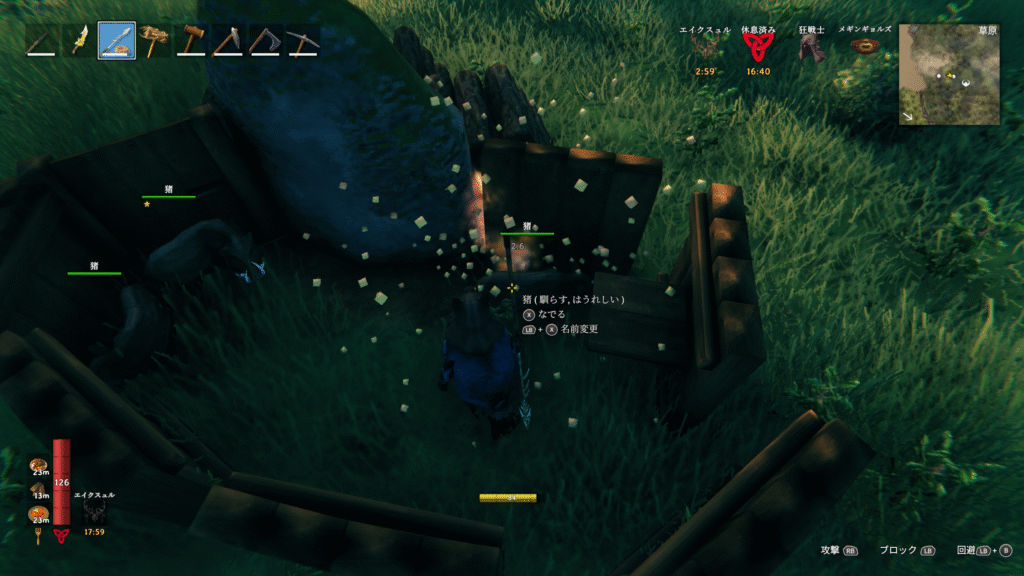Click the fork food indicator icon
Viewport: 1024px width, 576px height.
[39, 537]
